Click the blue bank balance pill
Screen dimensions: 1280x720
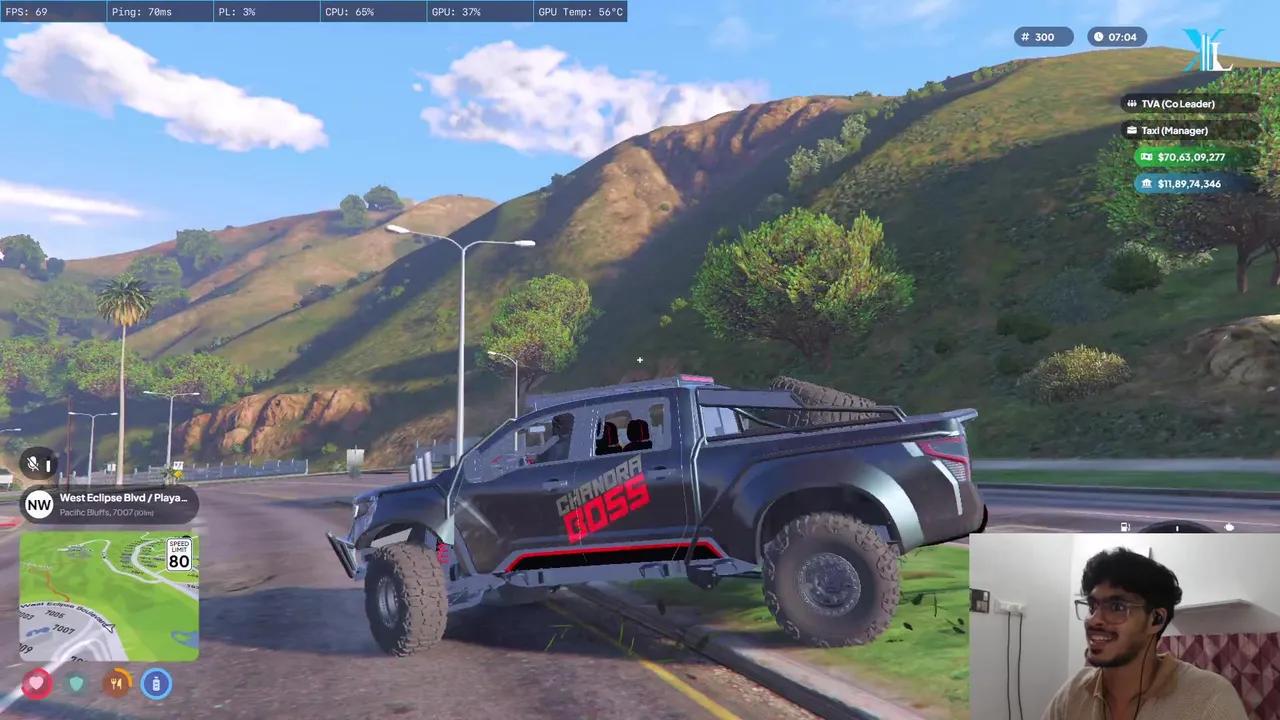[1180, 184]
